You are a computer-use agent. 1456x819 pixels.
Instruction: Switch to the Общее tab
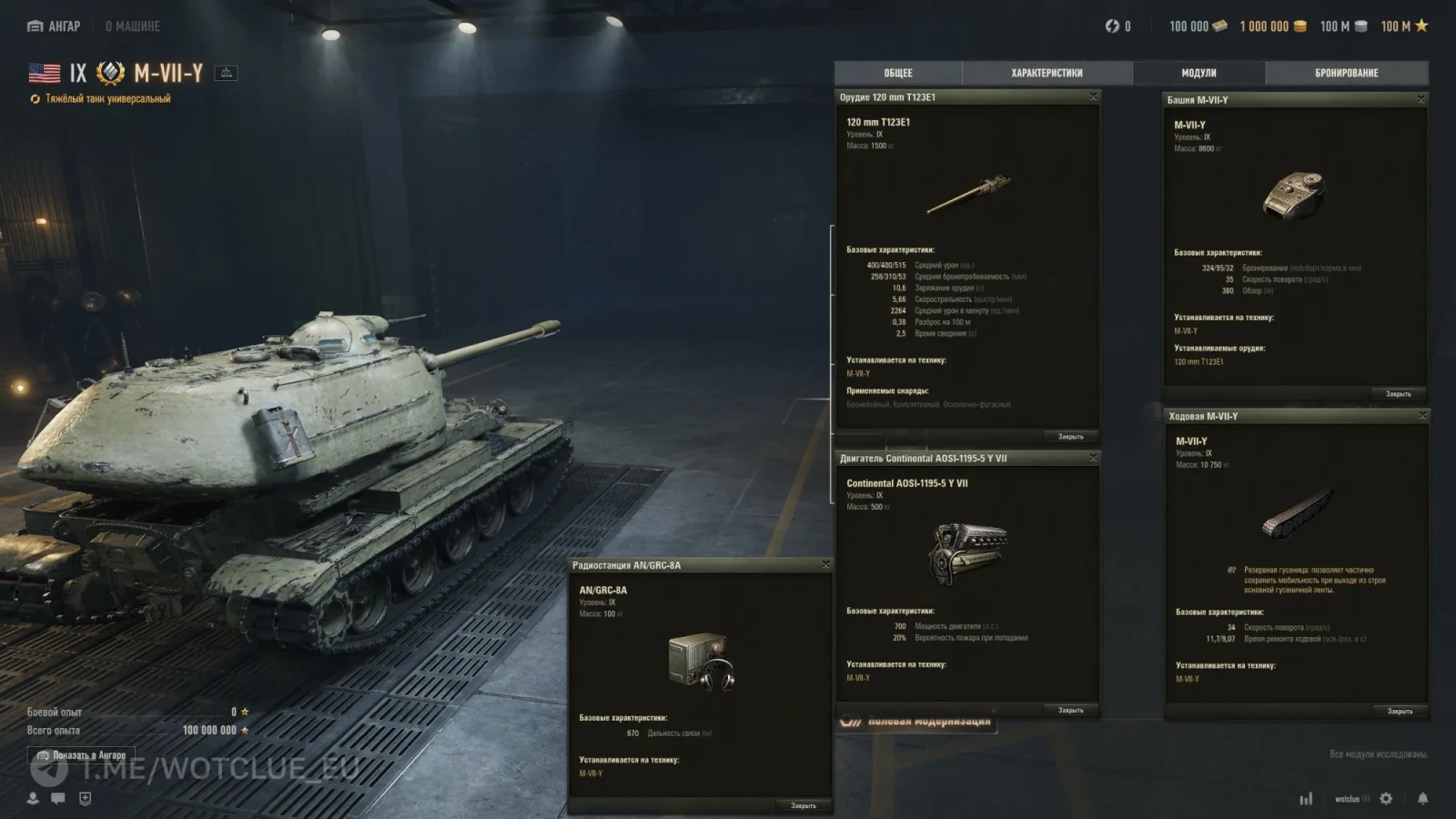coord(898,73)
